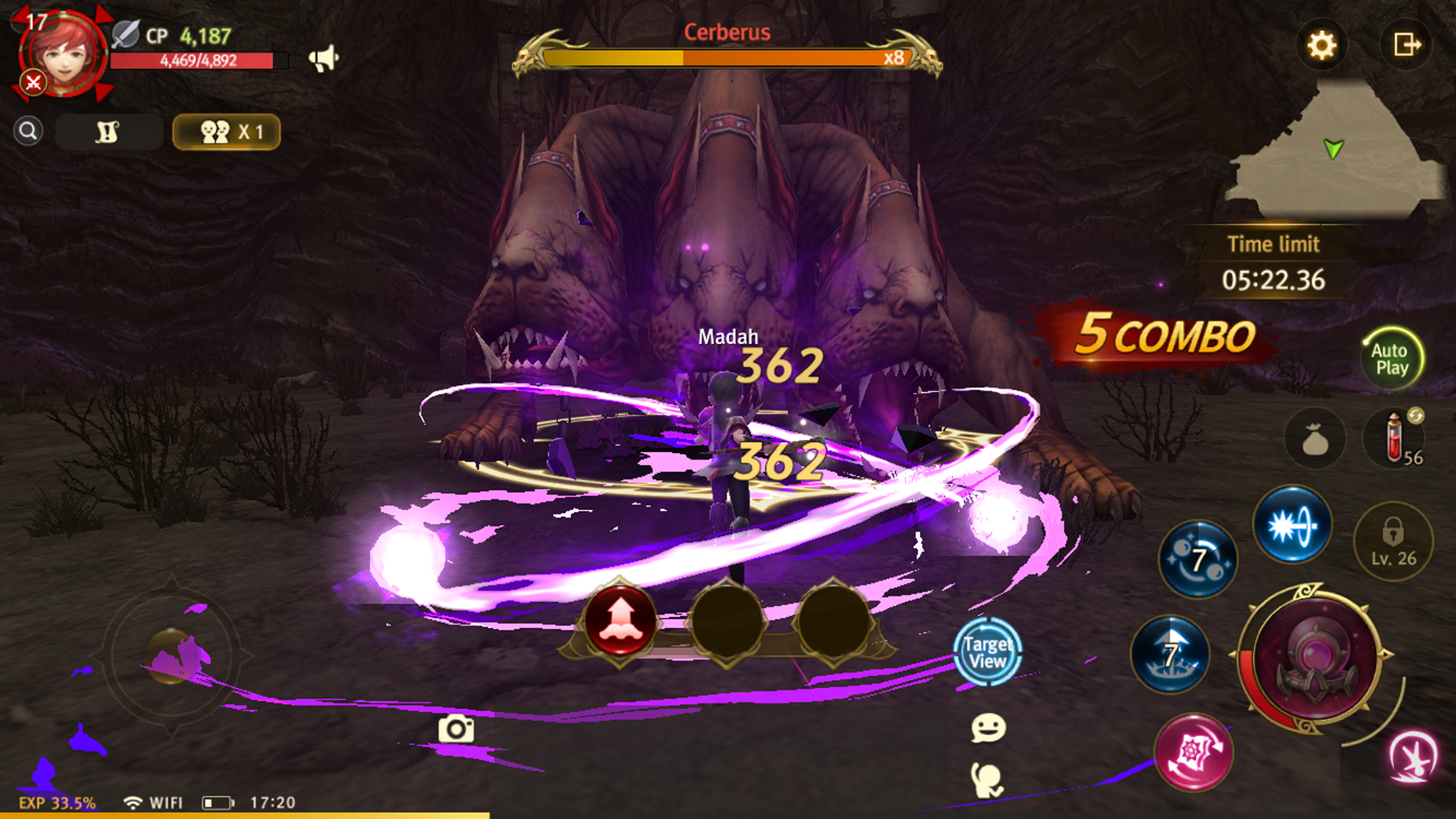This screenshot has width=1456, height=819.
Task: Tap the exit dungeon icon
Action: 1408,45
